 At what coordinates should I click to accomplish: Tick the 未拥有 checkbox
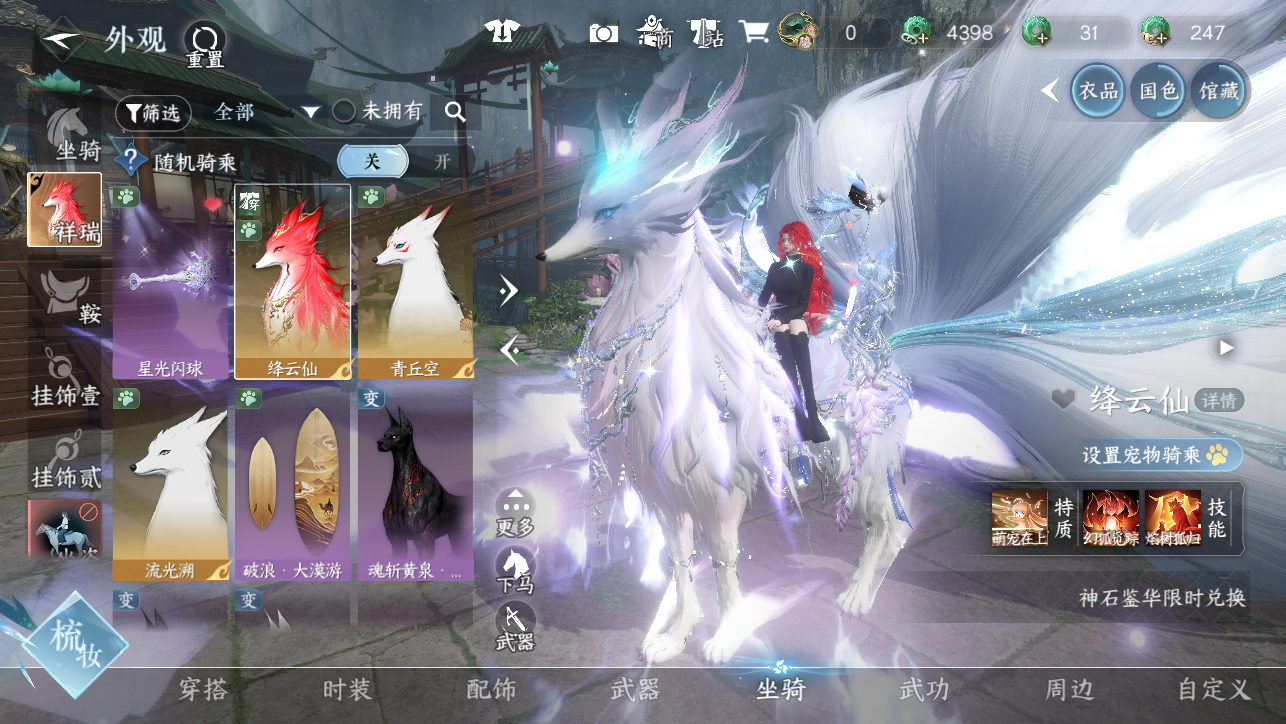coord(344,111)
